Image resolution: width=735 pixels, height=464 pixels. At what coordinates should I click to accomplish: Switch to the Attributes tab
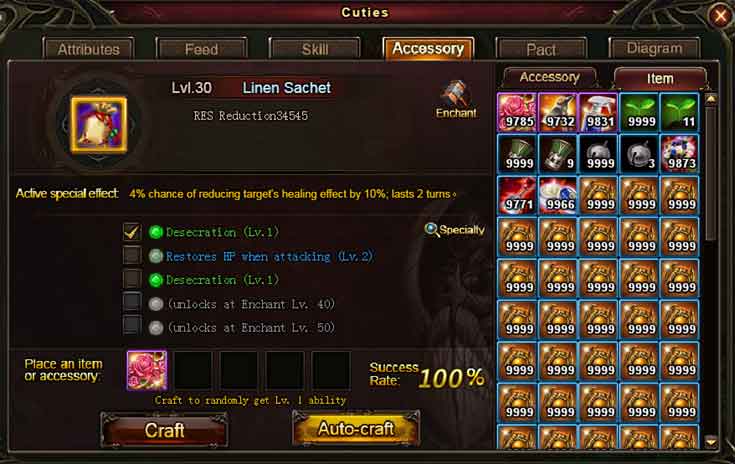(88, 49)
